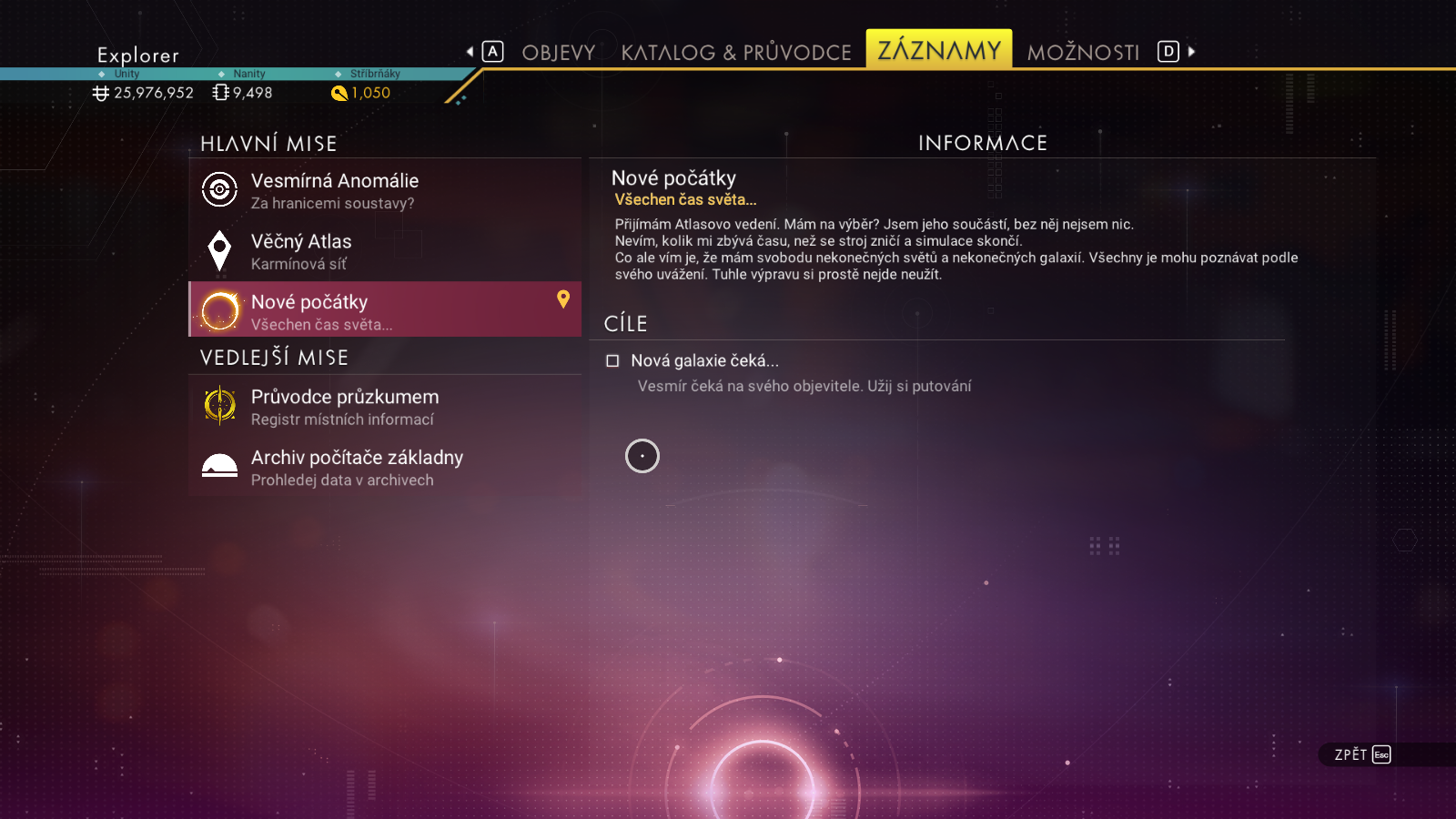The width and height of the screenshot is (1456, 819).
Task: Click the right arrow beside the tabs
Action: (1191, 52)
